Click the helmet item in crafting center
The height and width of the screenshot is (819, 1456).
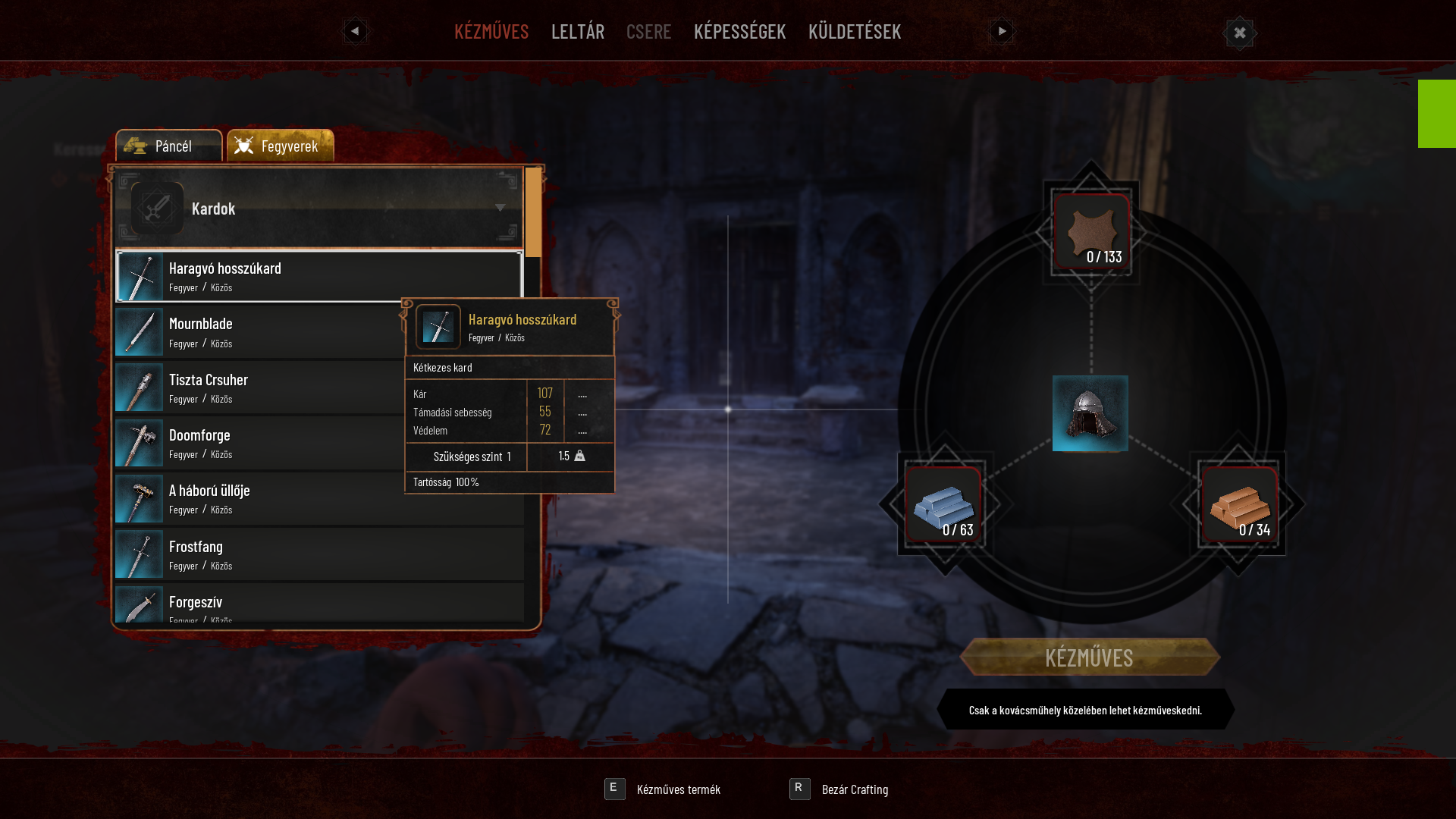coord(1090,413)
